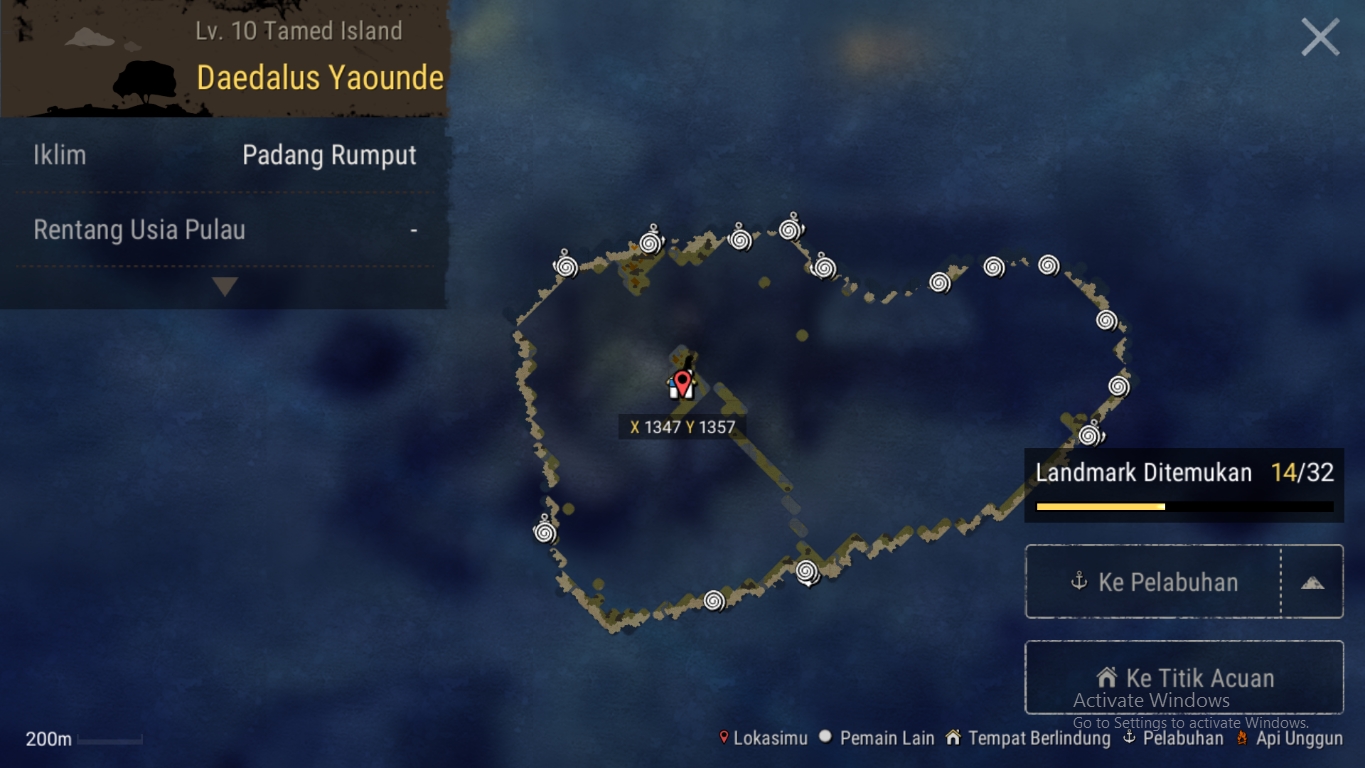Image resolution: width=1365 pixels, height=768 pixels.
Task: Click your red location pin on the map
Action: [x=681, y=383]
